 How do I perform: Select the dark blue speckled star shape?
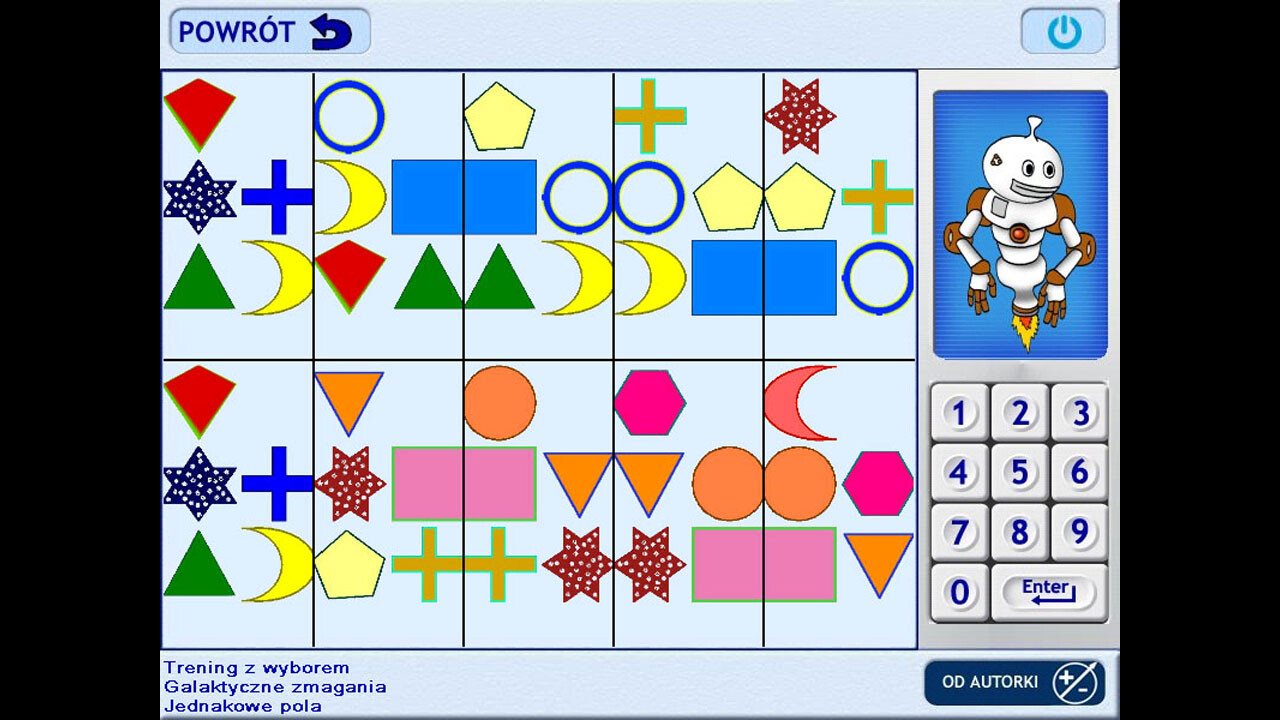(199, 196)
